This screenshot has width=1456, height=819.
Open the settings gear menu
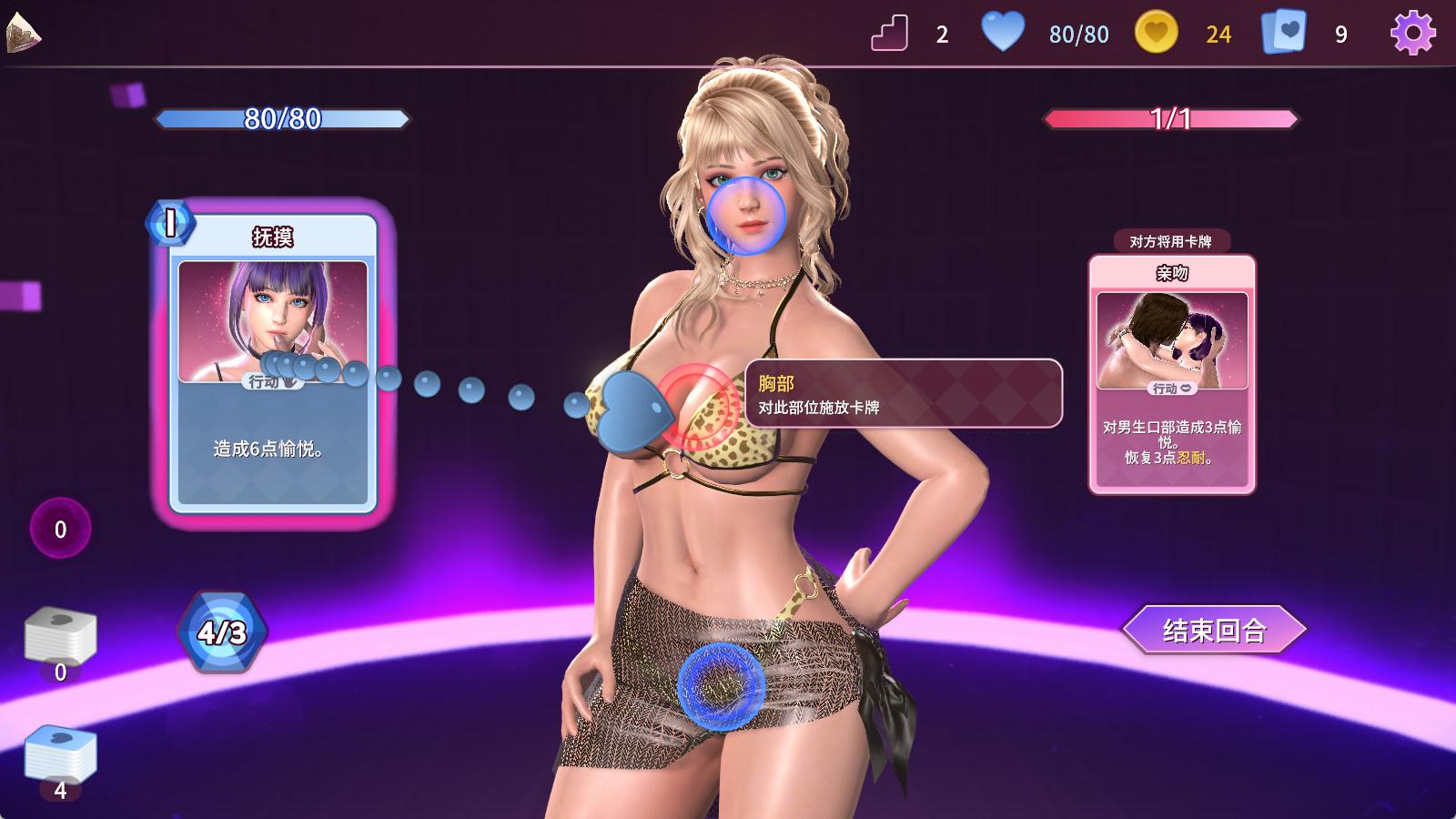1412,34
